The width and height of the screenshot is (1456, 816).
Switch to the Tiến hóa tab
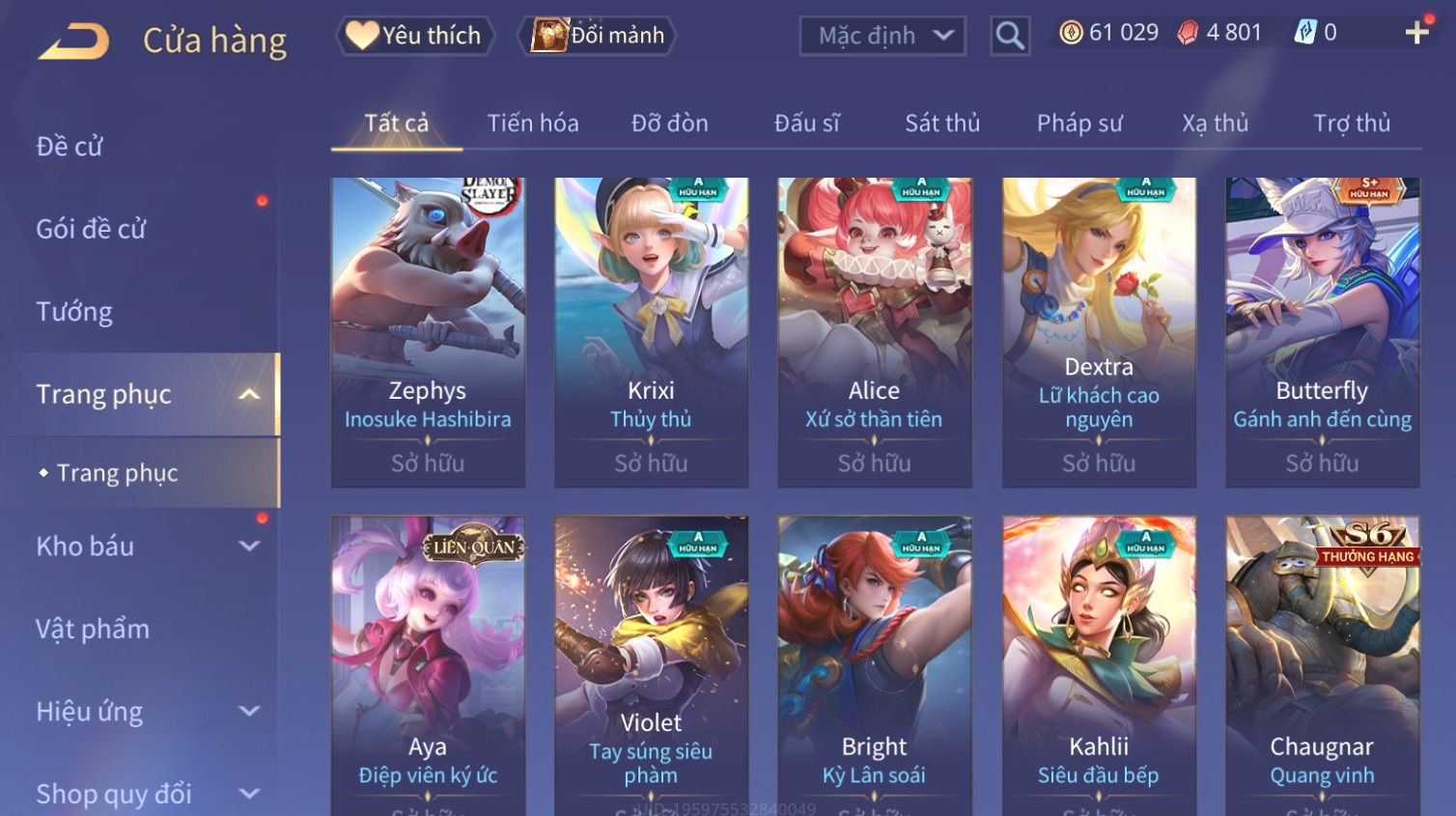pyautogui.click(x=532, y=124)
